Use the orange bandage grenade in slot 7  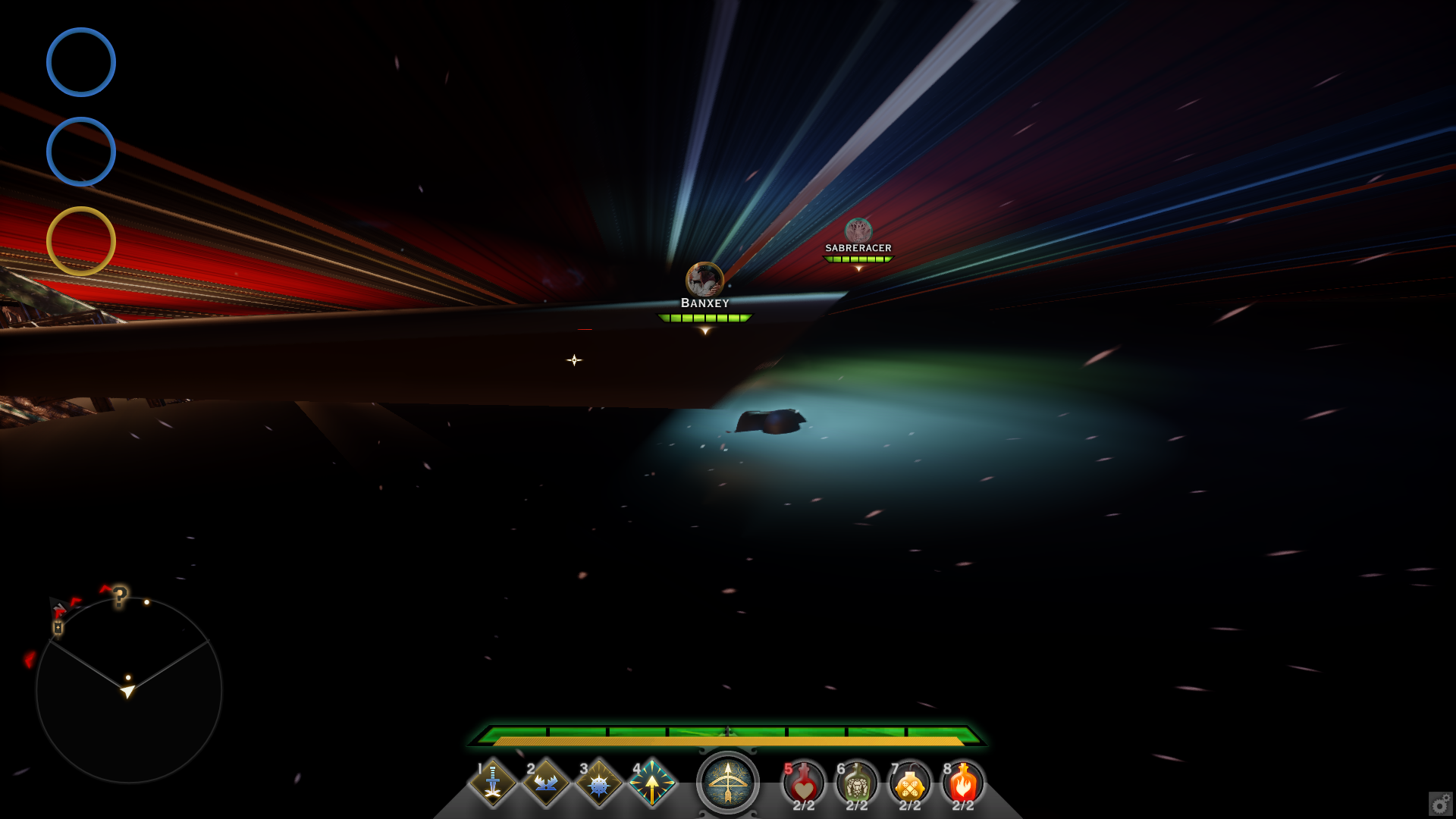pyautogui.click(x=910, y=785)
